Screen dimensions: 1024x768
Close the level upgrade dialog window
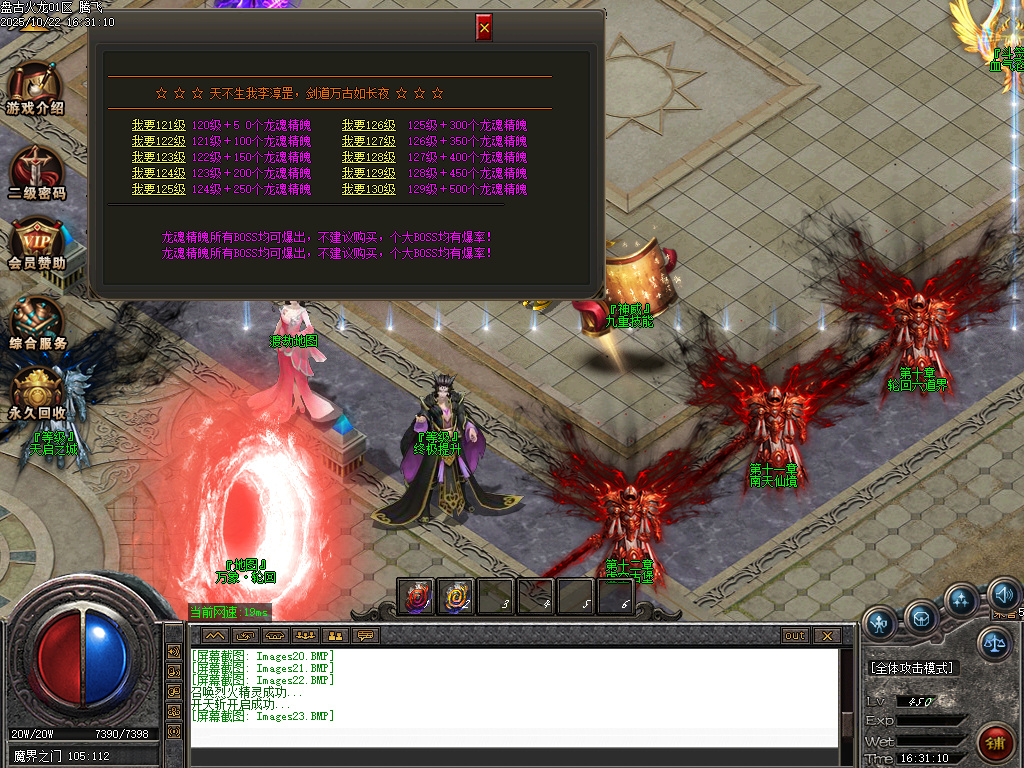[484, 28]
